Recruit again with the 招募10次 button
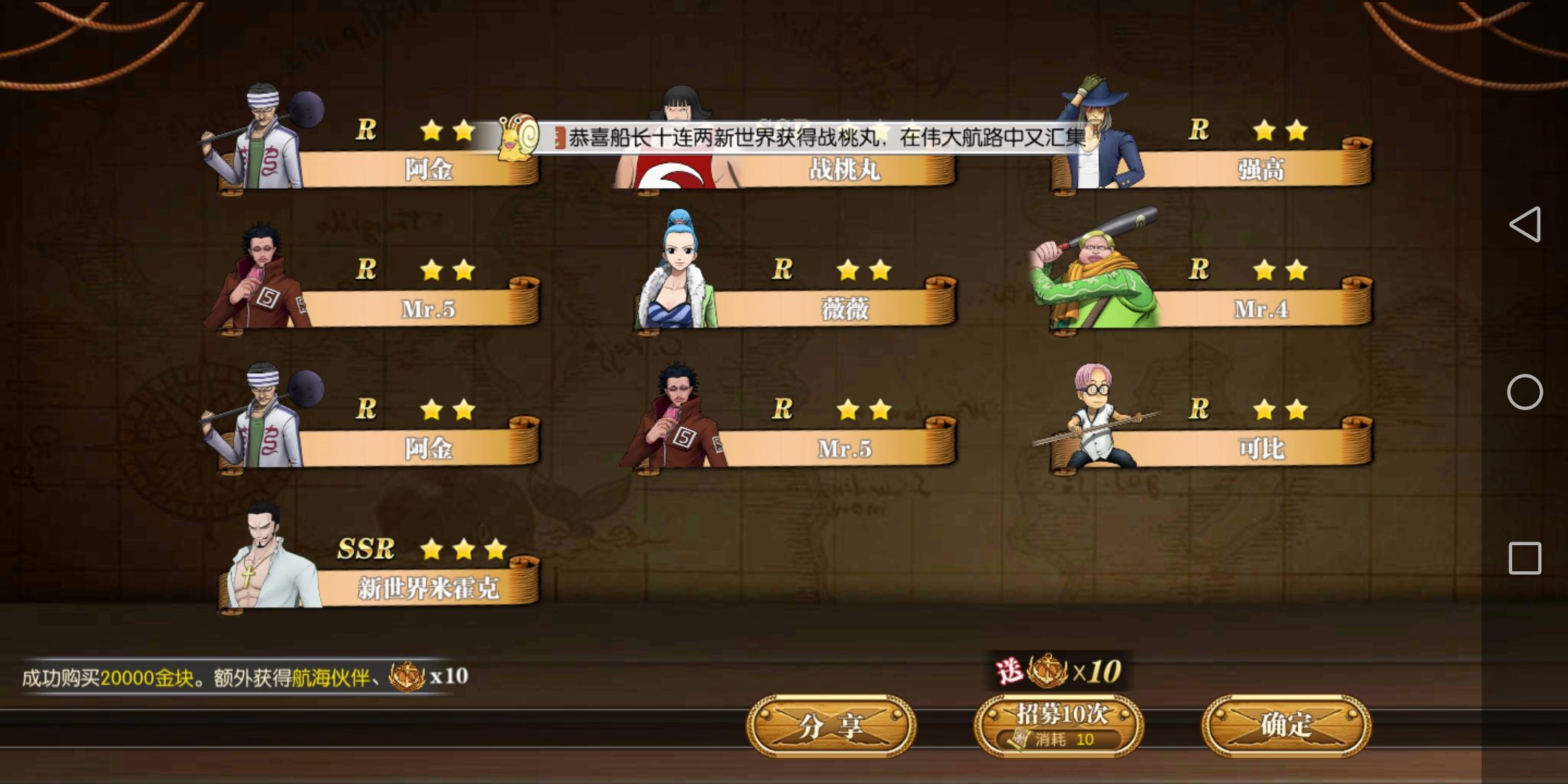Screen dimensions: 1568x784 tap(1060, 726)
